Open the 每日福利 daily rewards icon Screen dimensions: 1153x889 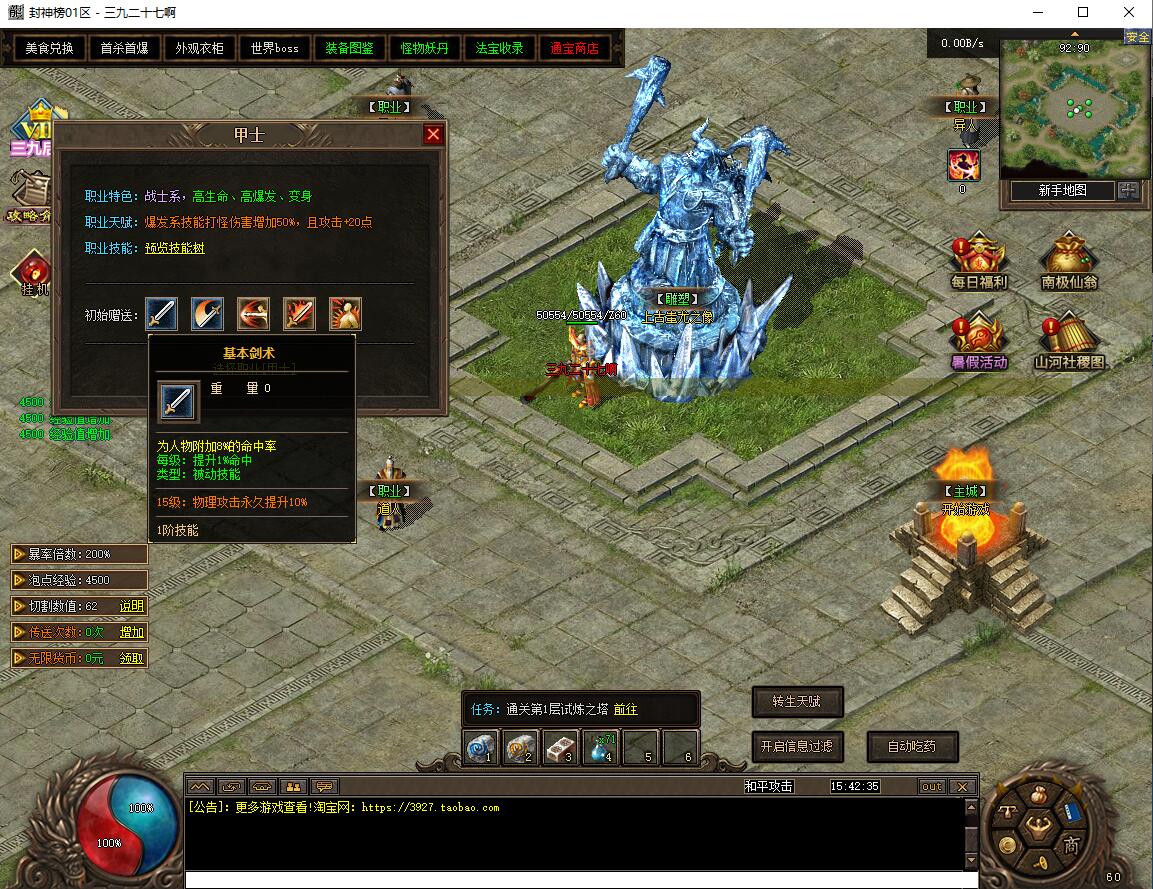[978, 260]
